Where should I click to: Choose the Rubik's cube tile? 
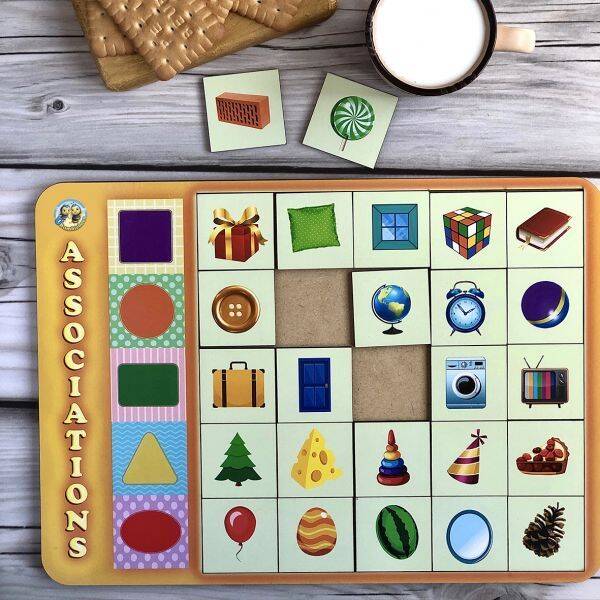(467, 229)
